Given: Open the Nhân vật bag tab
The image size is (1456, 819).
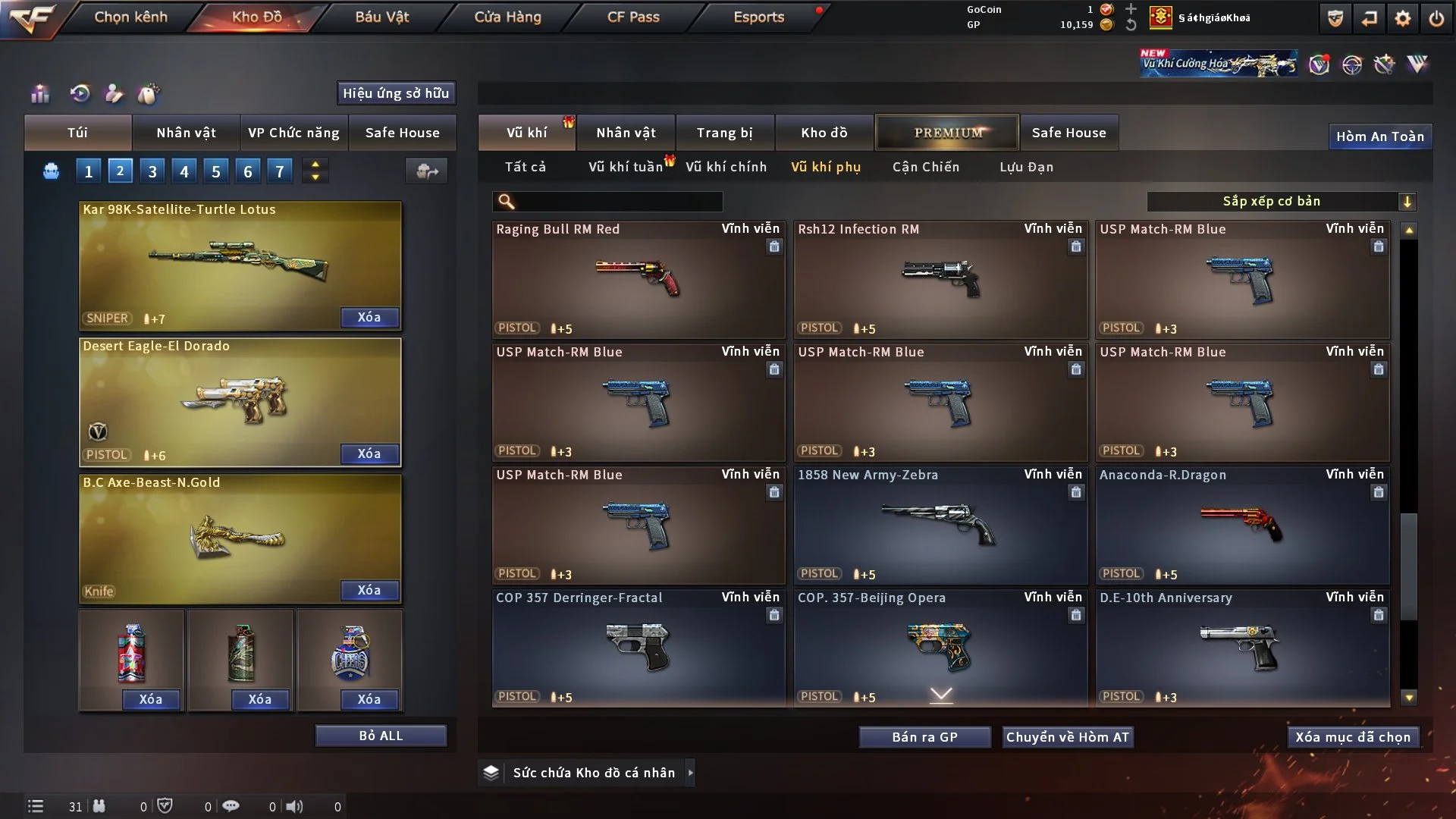Looking at the screenshot, I should (186, 133).
